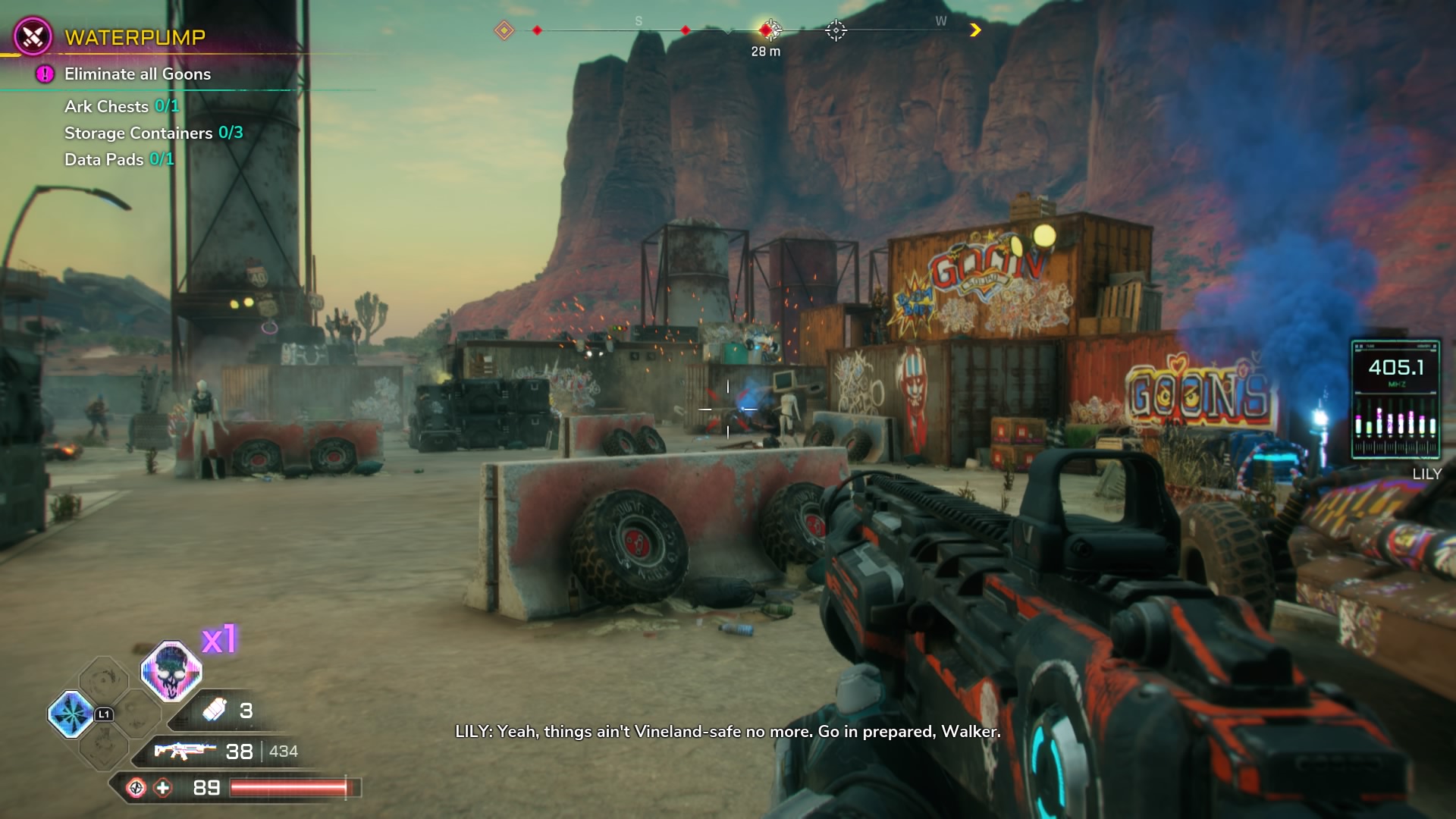Click the orange diamond compass marker
Screen dimensions: 1456x819
[504, 30]
